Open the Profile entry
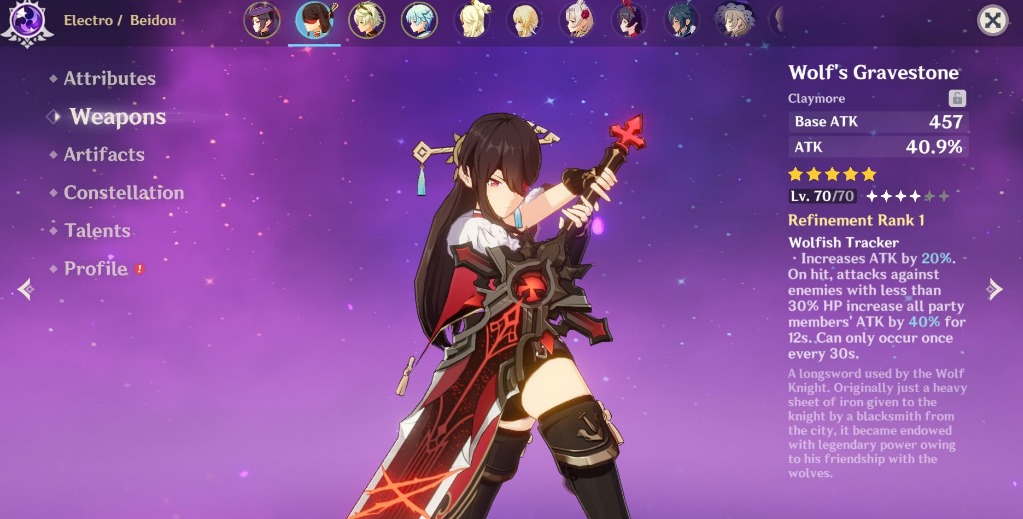The height and width of the screenshot is (519, 1023). [96, 269]
